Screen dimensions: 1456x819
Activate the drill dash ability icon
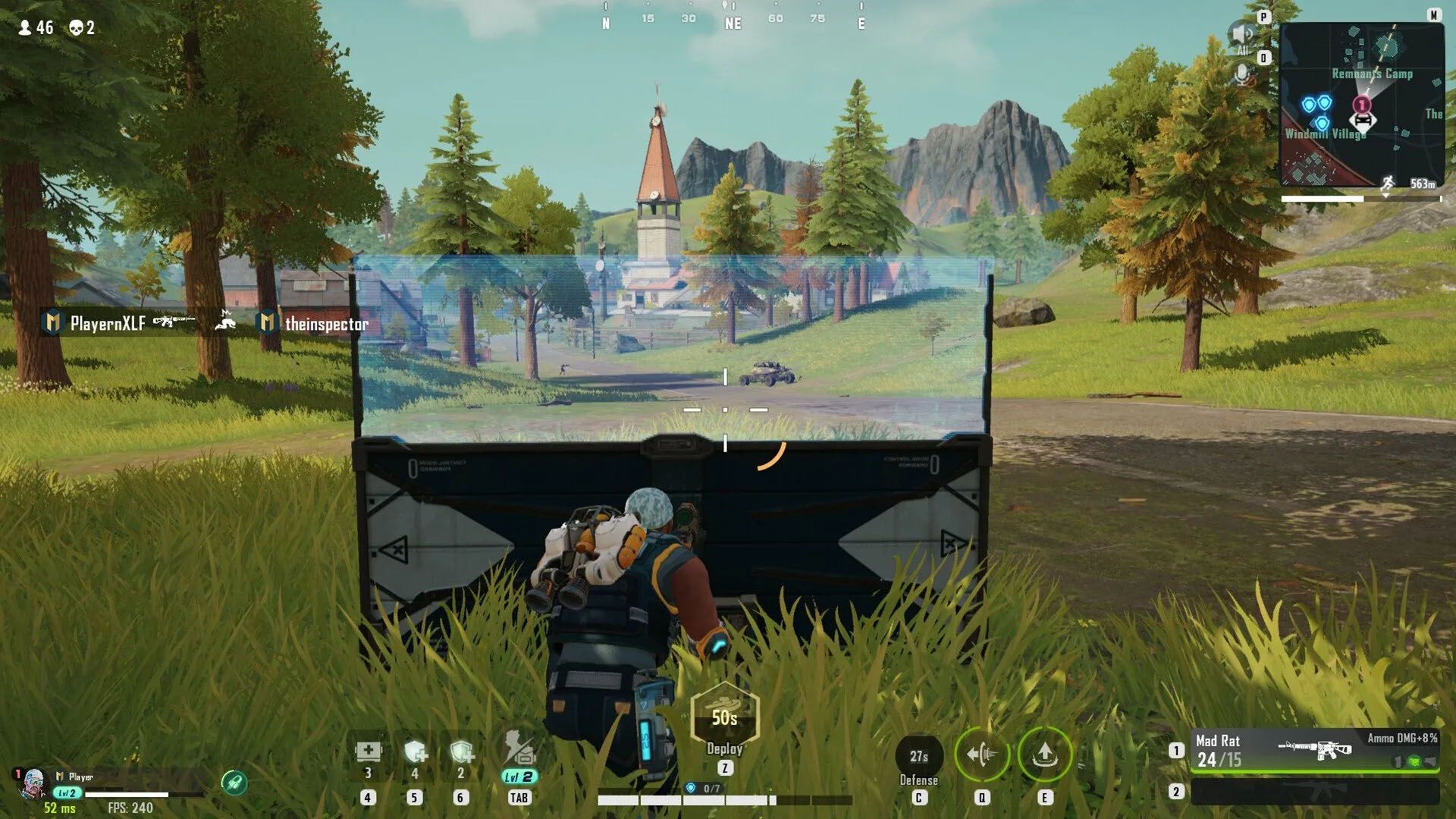[982, 755]
